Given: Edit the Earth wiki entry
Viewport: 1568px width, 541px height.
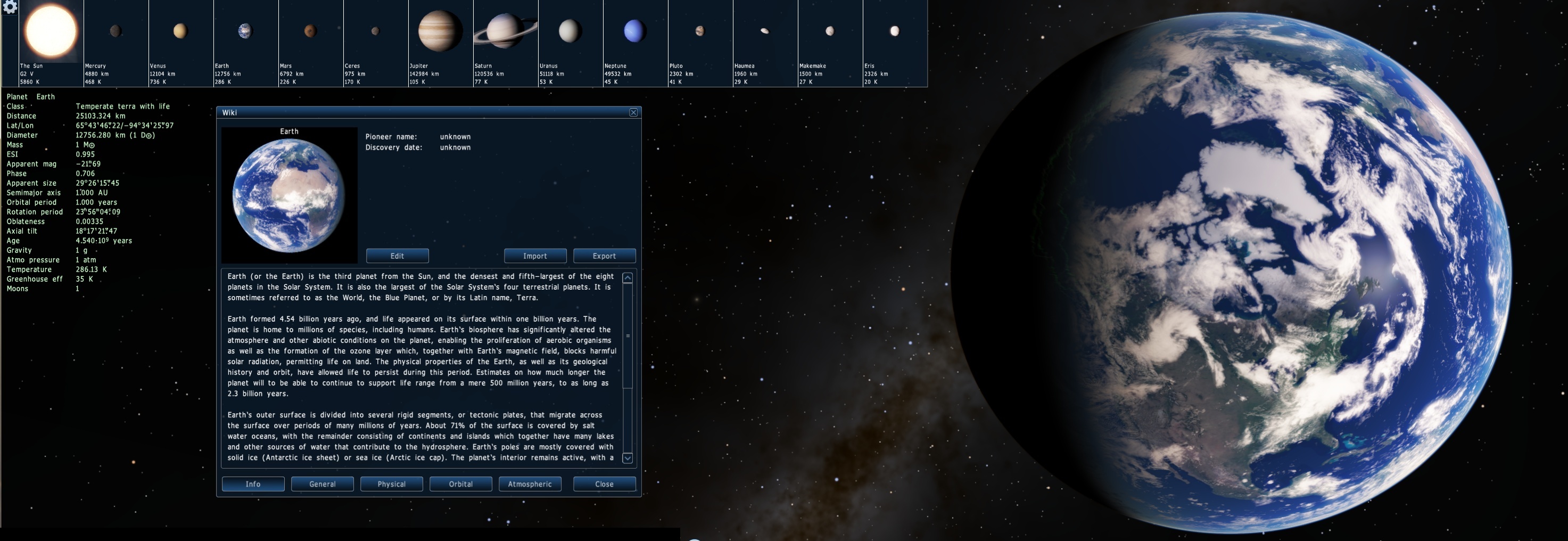Looking at the screenshot, I should 398,256.
